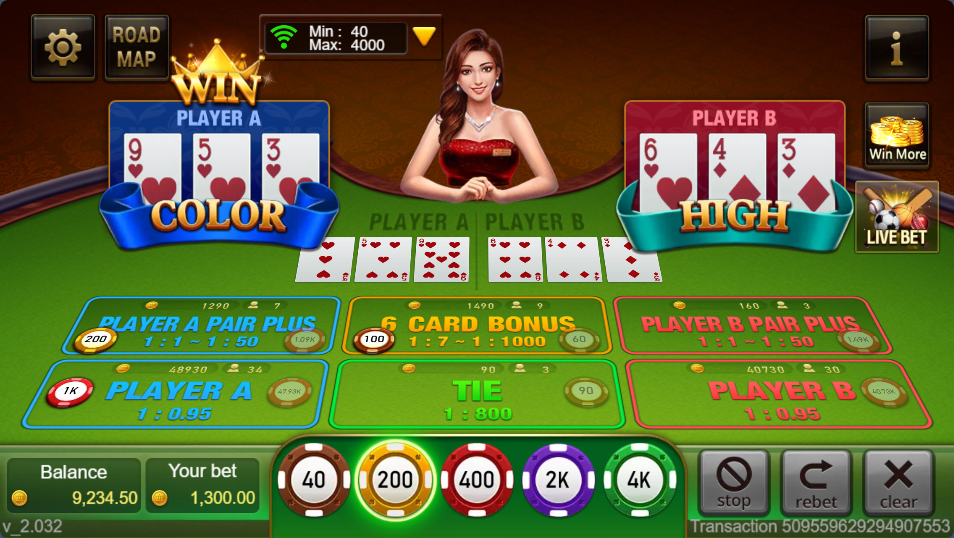Image resolution: width=954 pixels, height=538 pixels.
Task: Choose the 200 chip
Action: (395, 480)
